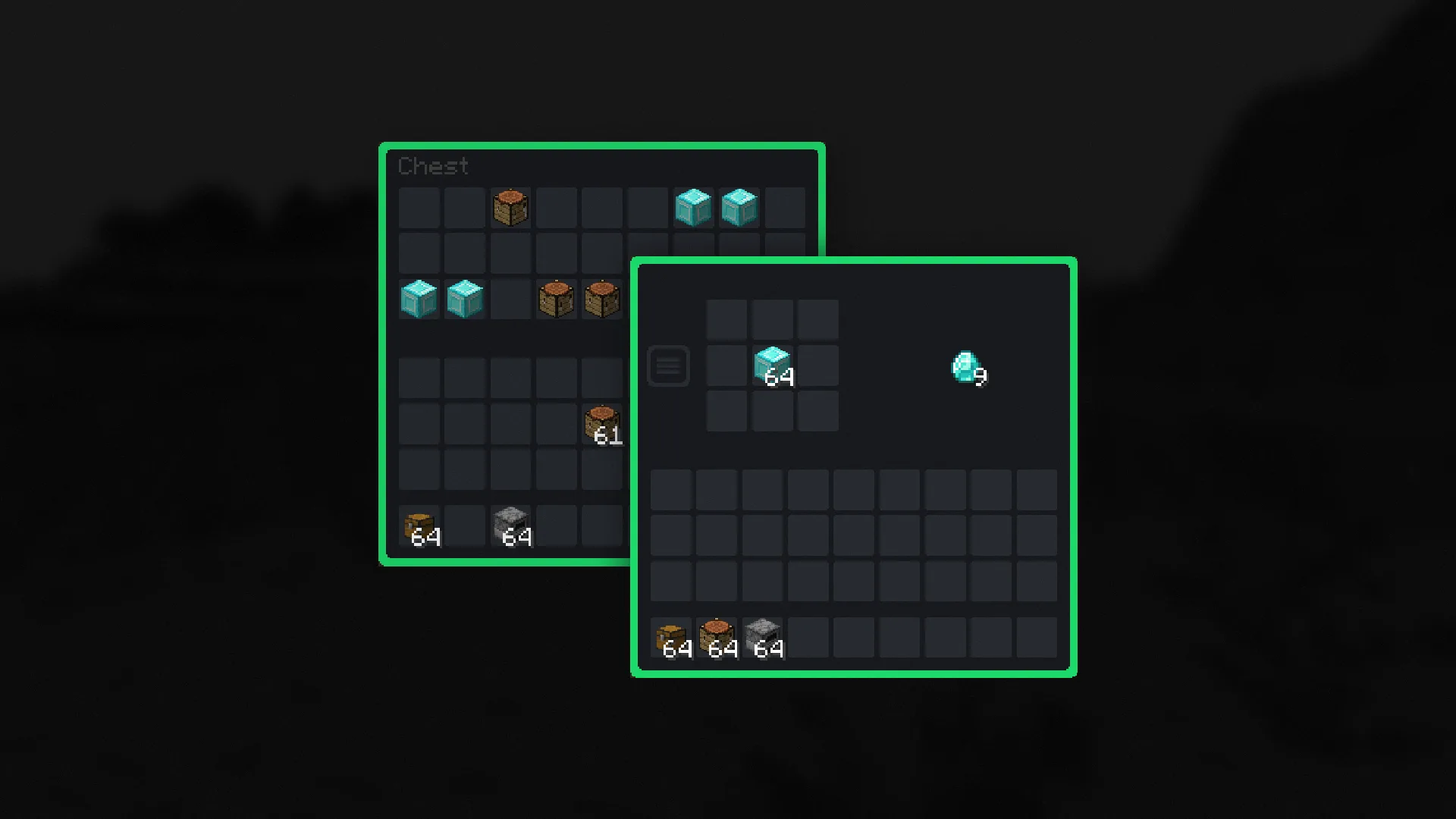Select the barrel stack of 64 in the hotbar
Viewport: 1456px width, 819px height.
pos(717,637)
